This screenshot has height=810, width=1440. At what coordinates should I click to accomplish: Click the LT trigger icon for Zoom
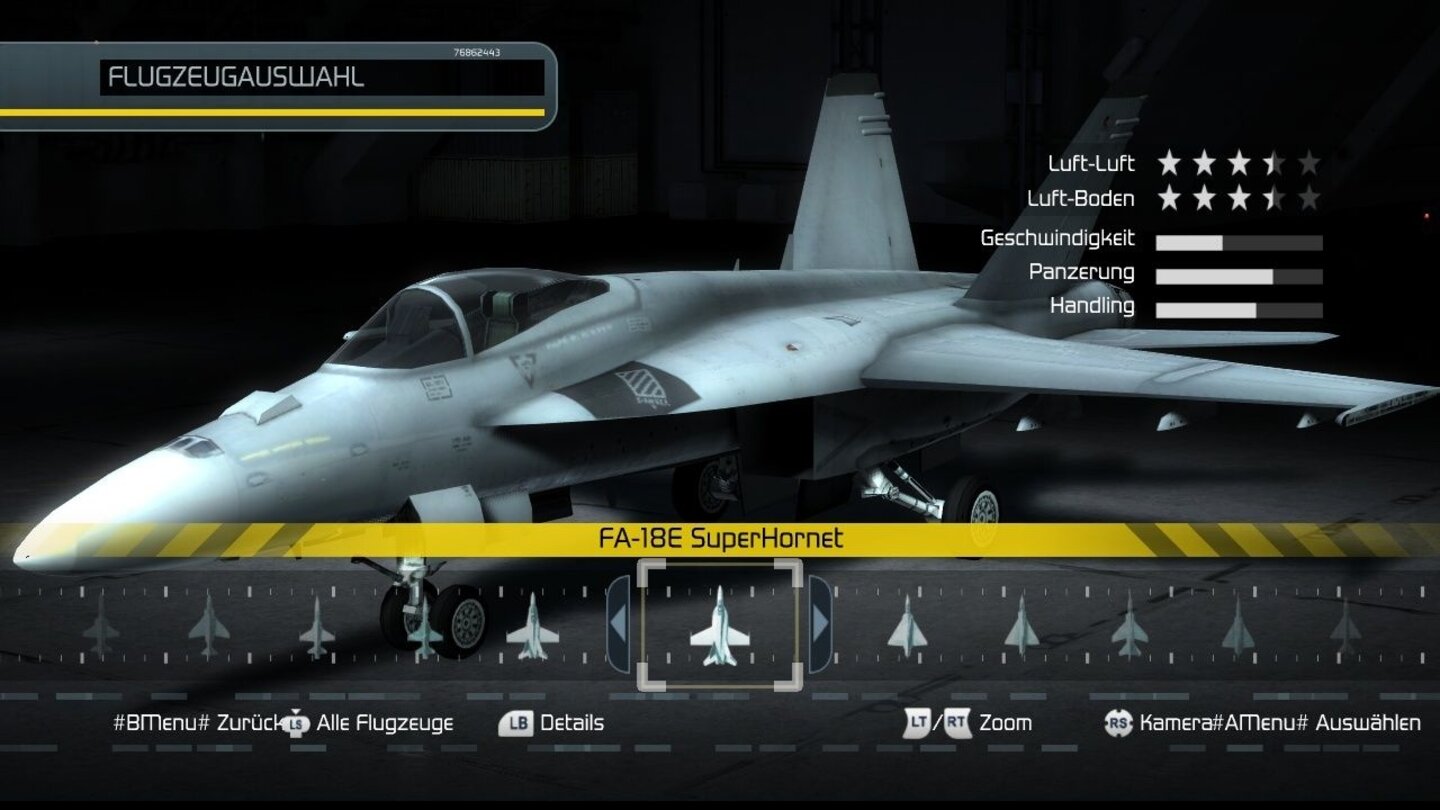click(916, 723)
